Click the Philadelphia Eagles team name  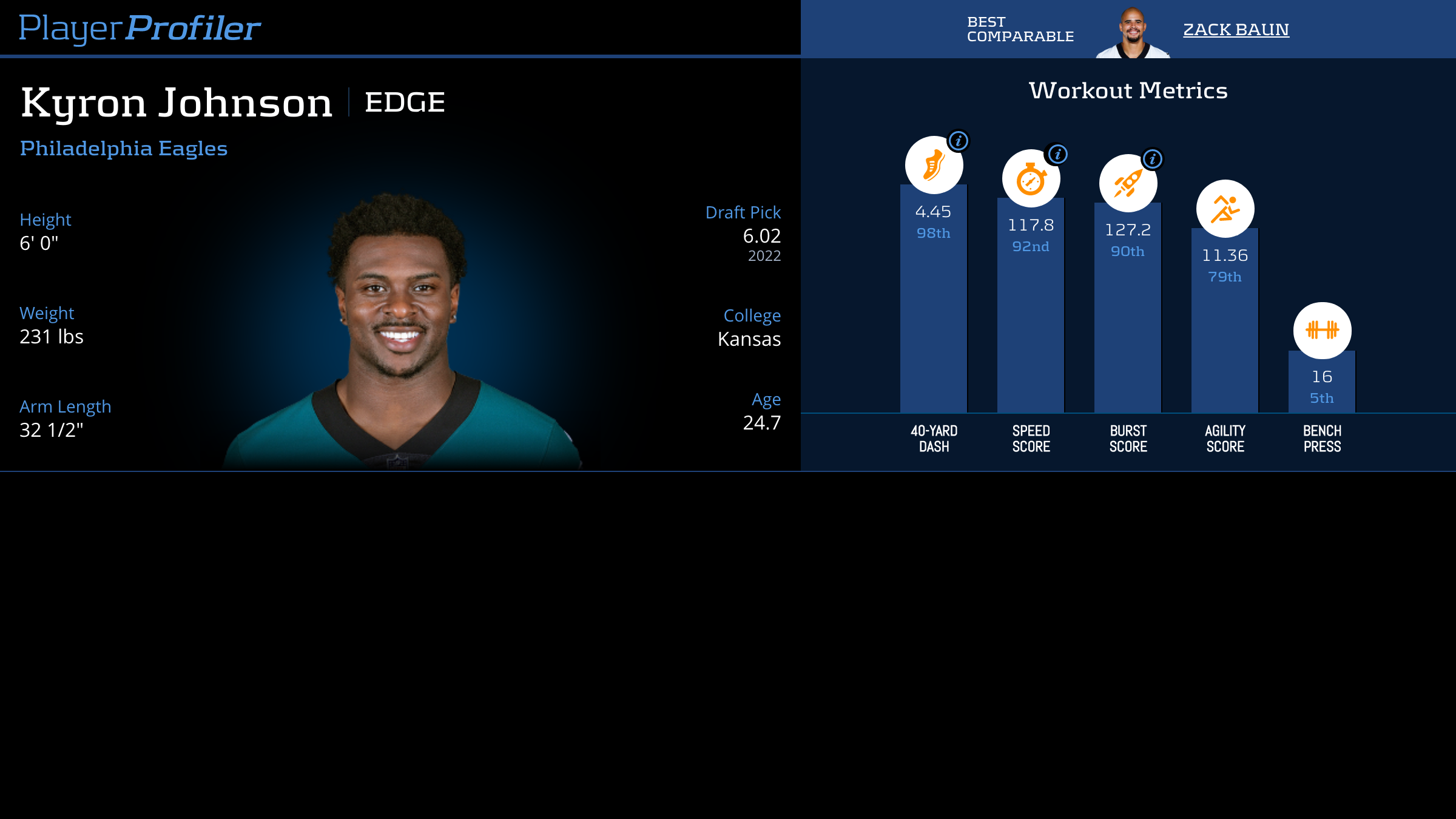coord(124,149)
